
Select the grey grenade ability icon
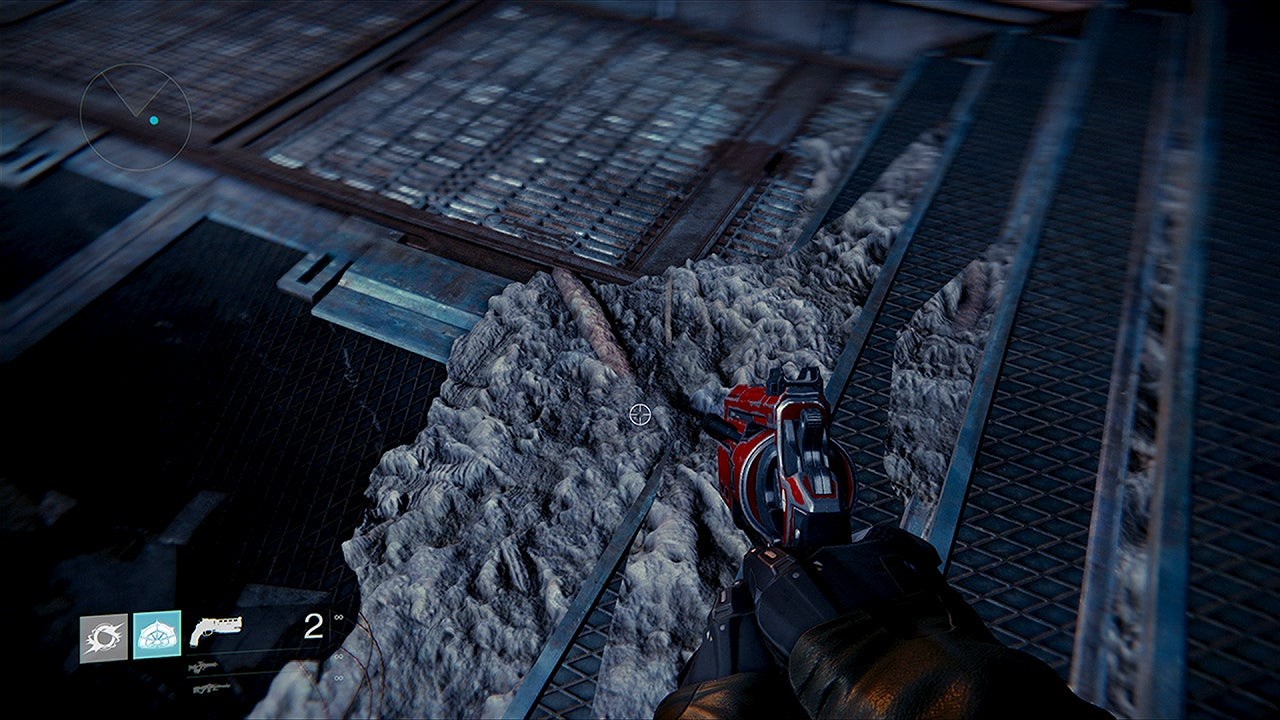click(x=104, y=637)
